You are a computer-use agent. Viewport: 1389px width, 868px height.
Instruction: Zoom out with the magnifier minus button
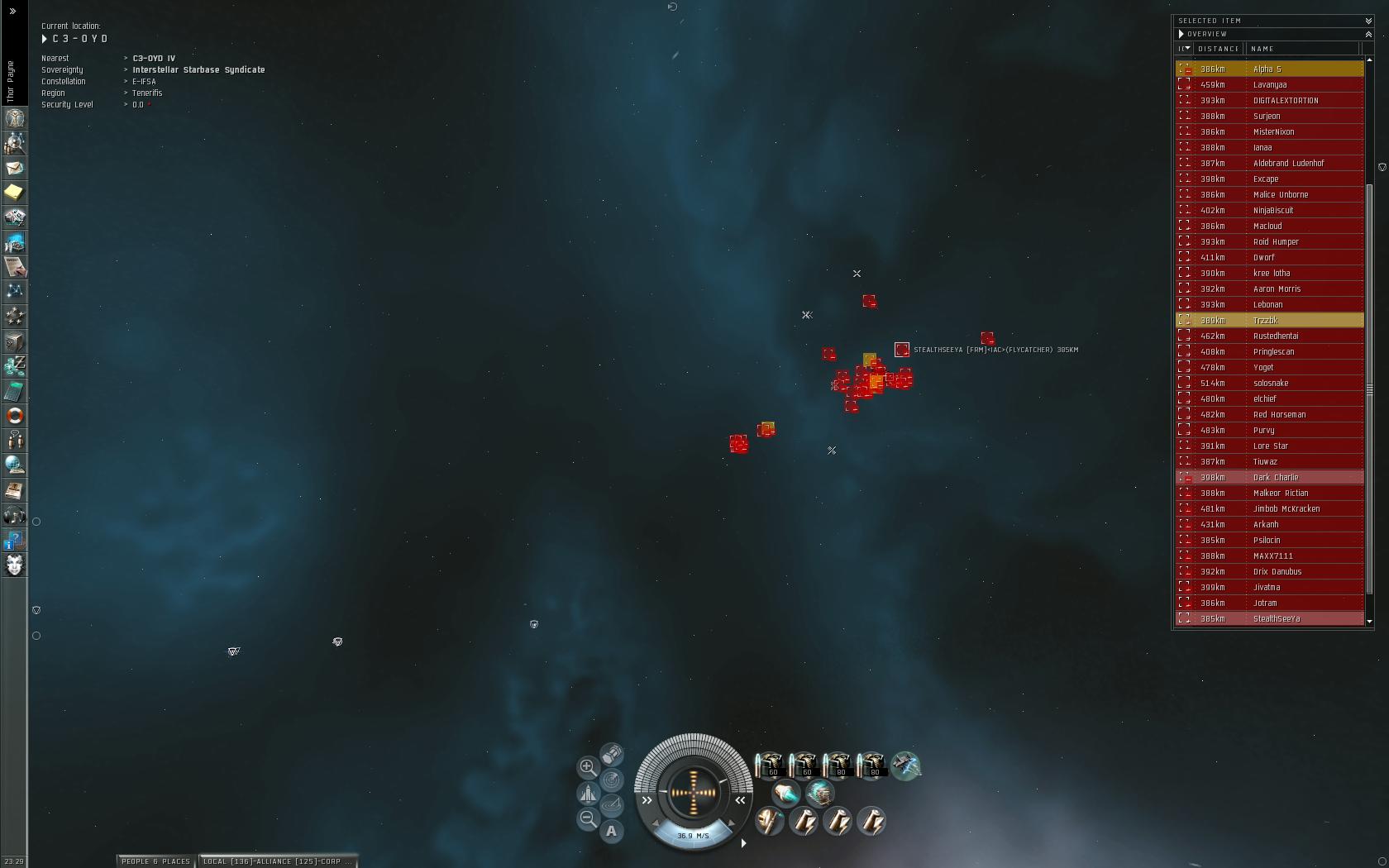(x=587, y=818)
